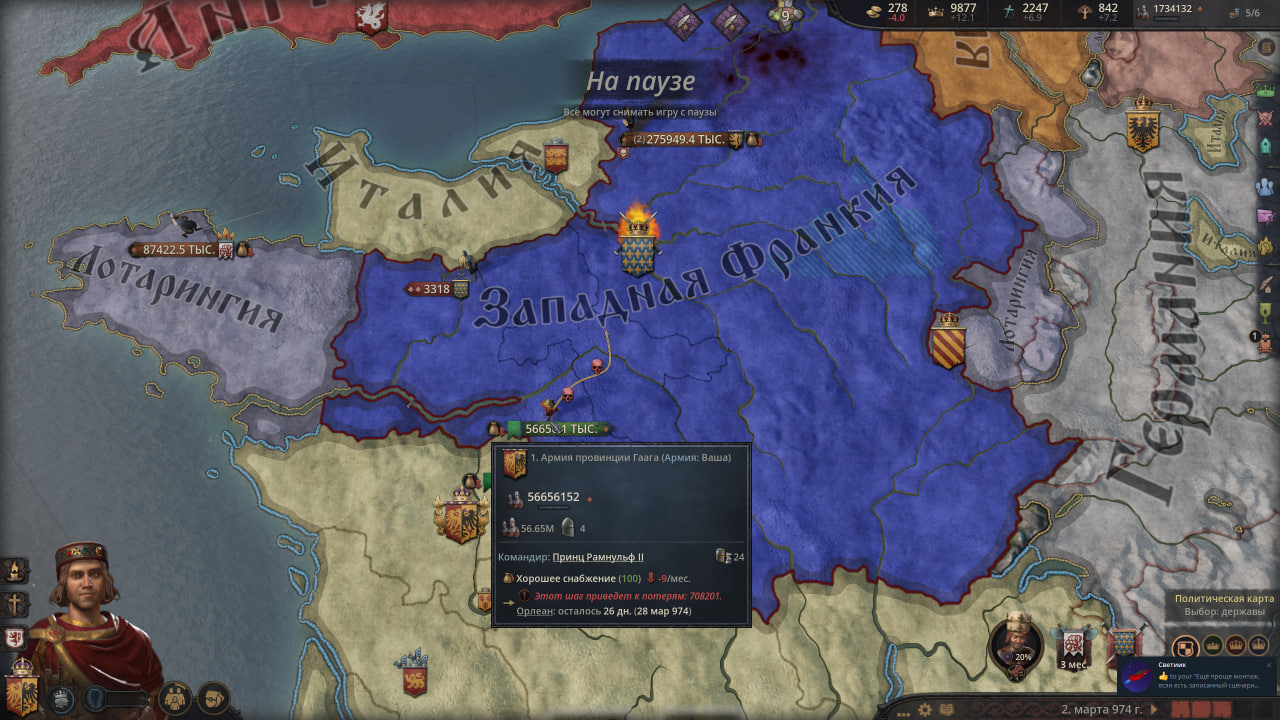Select the 87422.5 тыс. army banner in Лотарингия
The image size is (1280, 720).
pyautogui.click(x=180, y=251)
